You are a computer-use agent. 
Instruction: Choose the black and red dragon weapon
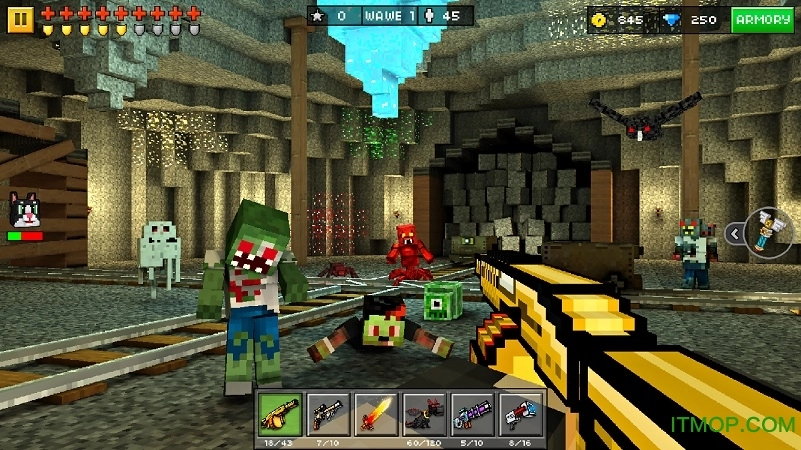tap(424, 412)
